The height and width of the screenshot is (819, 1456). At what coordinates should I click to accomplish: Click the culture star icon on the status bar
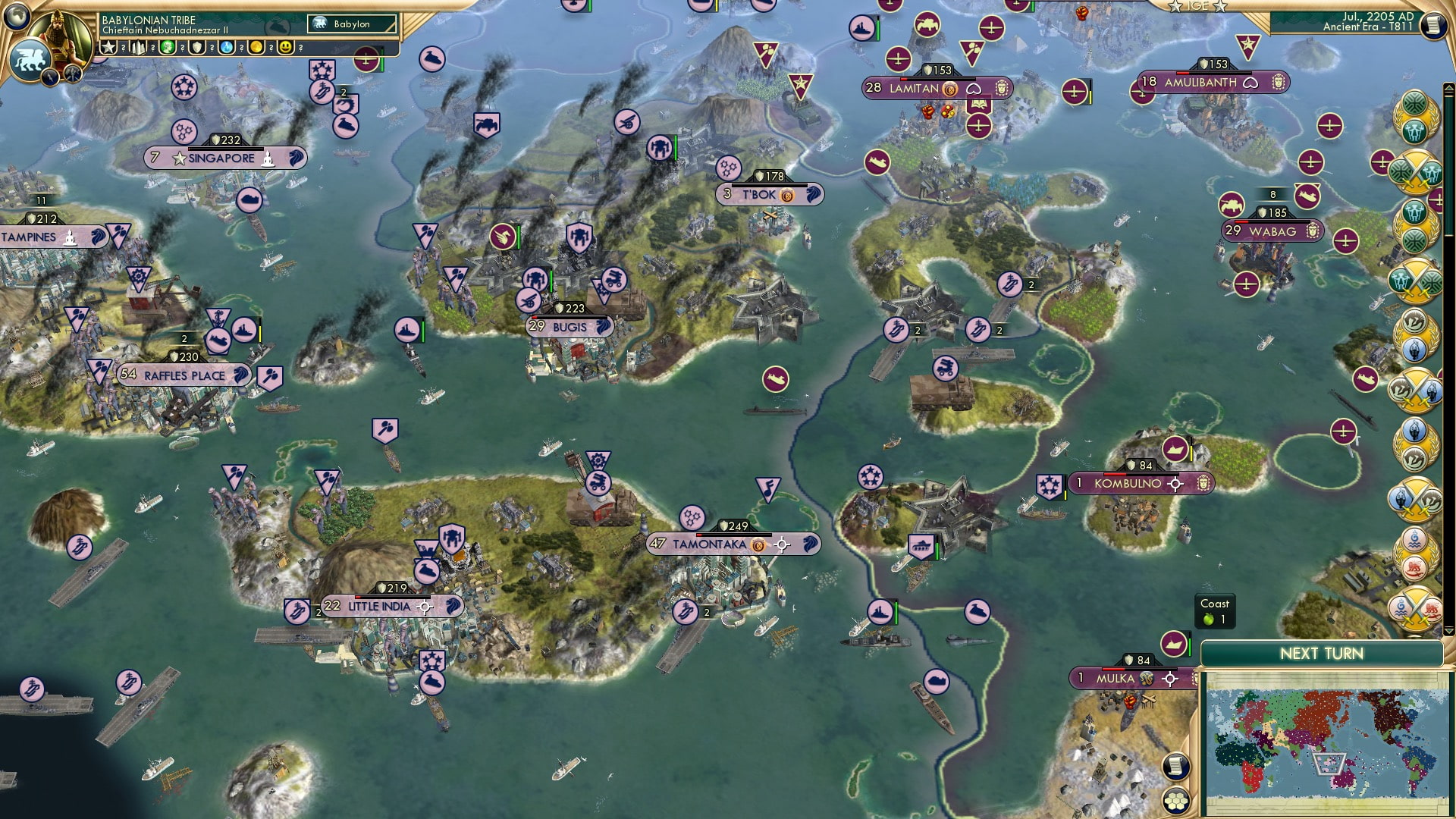coord(108,45)
